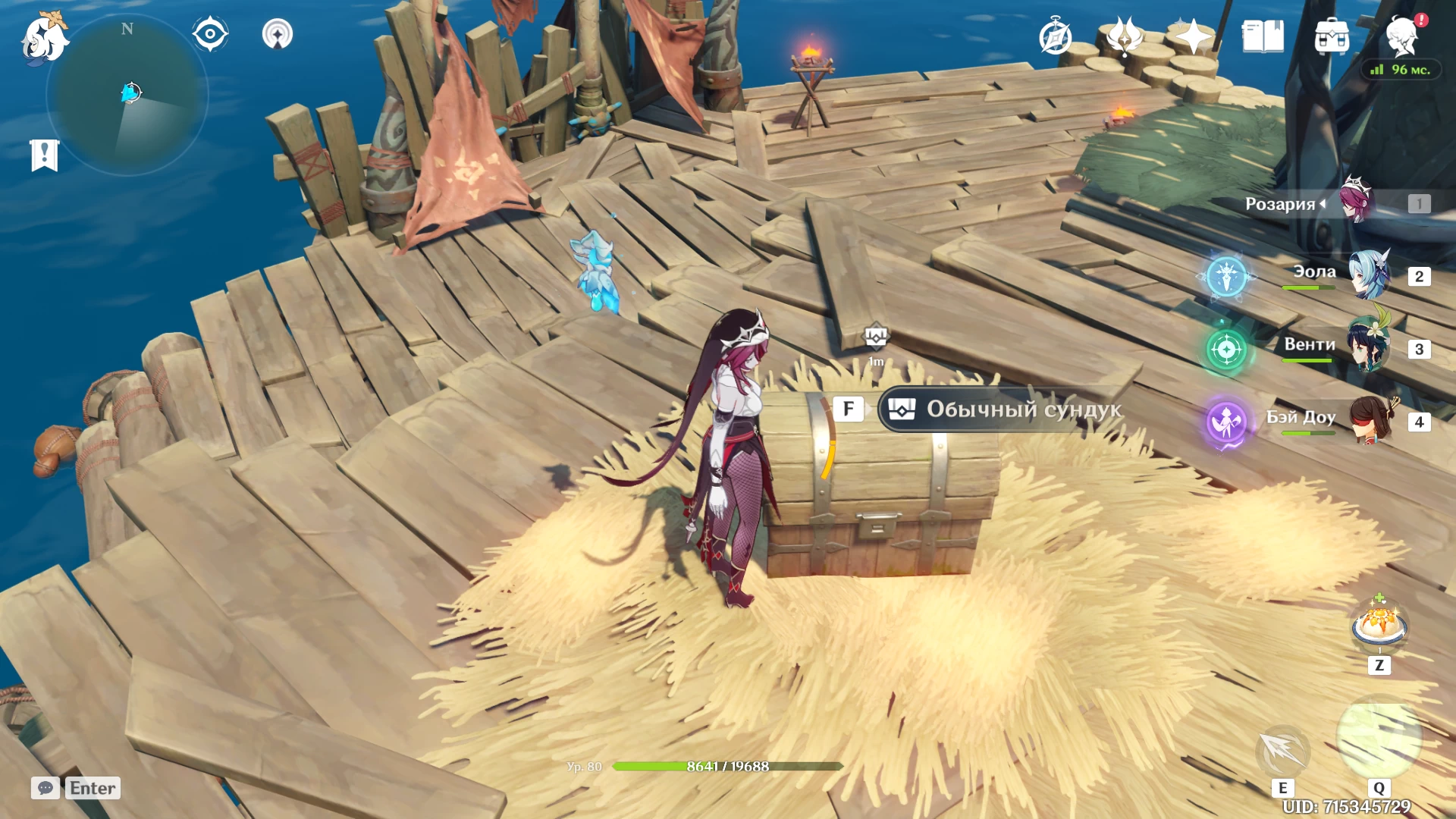
Task: Switch to party member Бэй Доу
Action: (x=1370, y=419)
